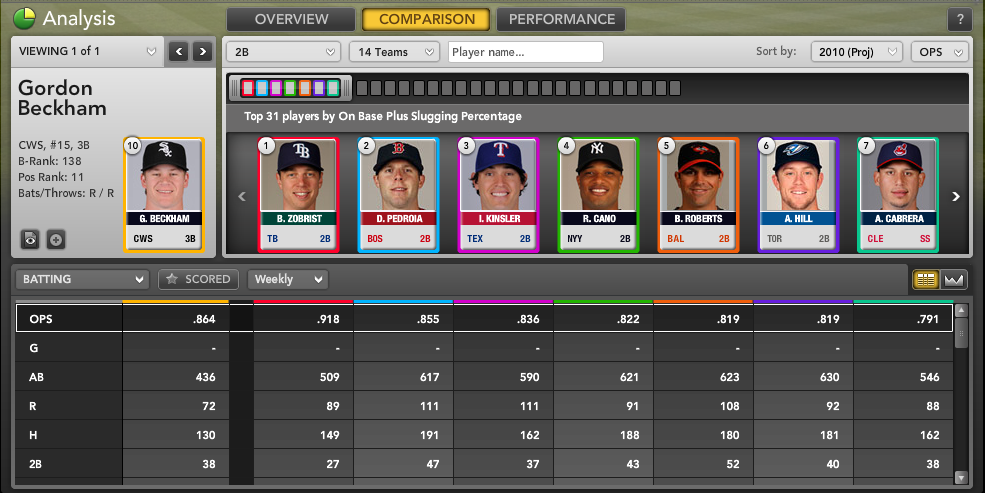The height and width of the screenshot is (493, 985).
Task: Switch to the Overview tab
Action: coord(291,19)
